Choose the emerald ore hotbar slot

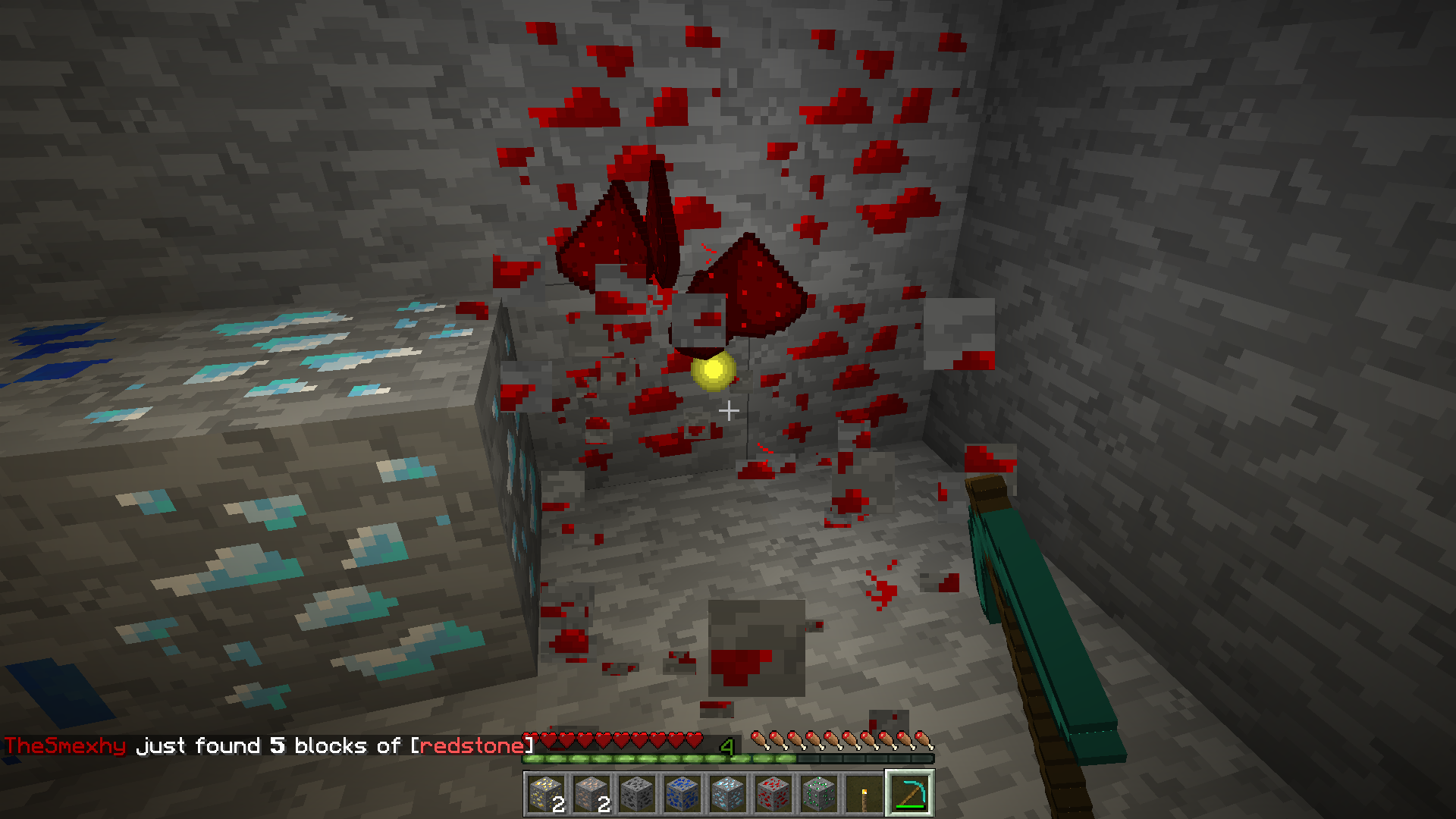pyautogui.click(x=819, y=793)
